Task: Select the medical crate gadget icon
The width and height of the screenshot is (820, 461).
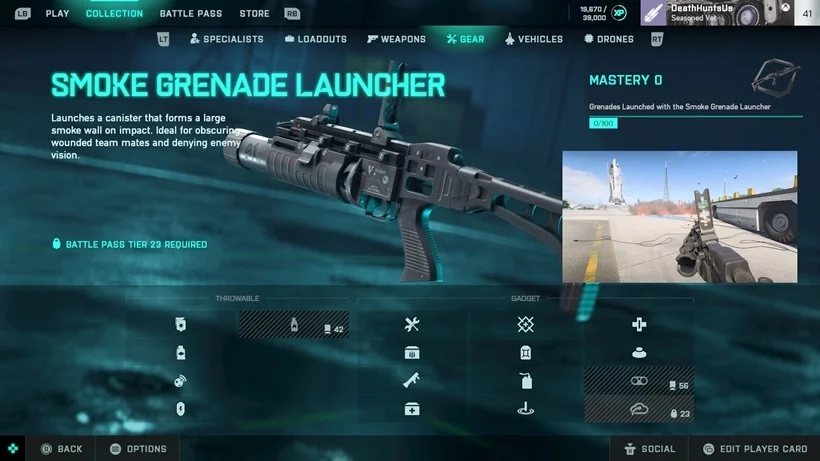Action: (x=412, y=408)
